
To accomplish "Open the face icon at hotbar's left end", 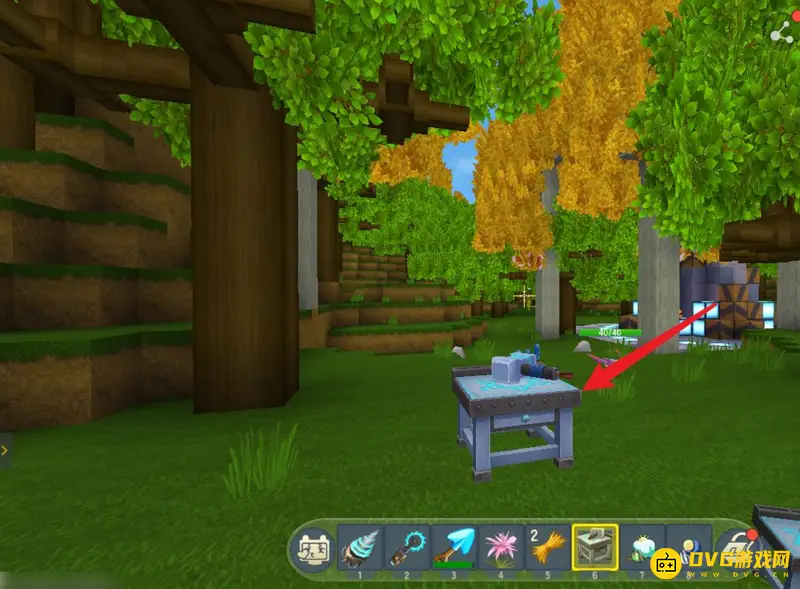I will 312,549.
